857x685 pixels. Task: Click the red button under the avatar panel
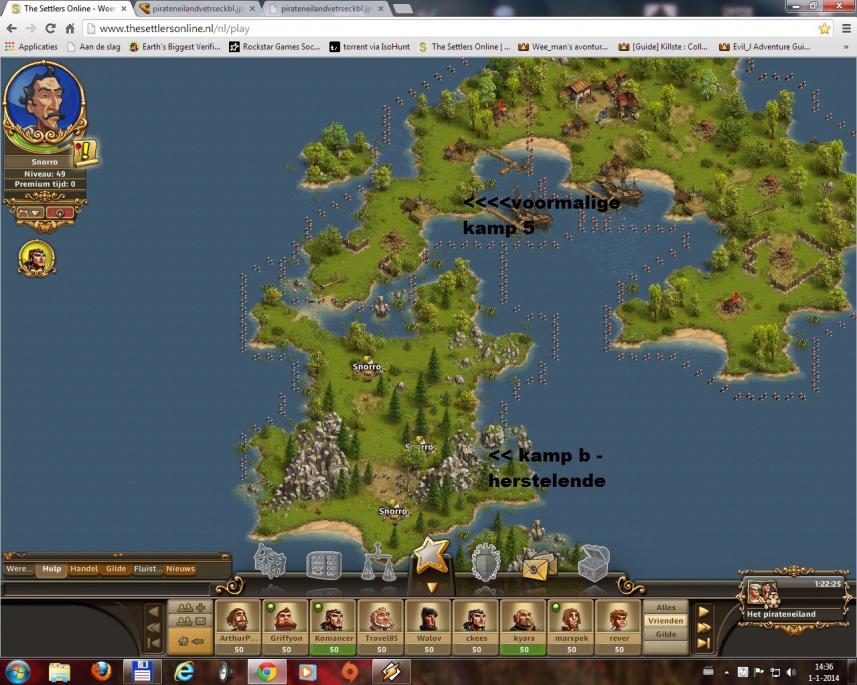[x=58, y=212]
